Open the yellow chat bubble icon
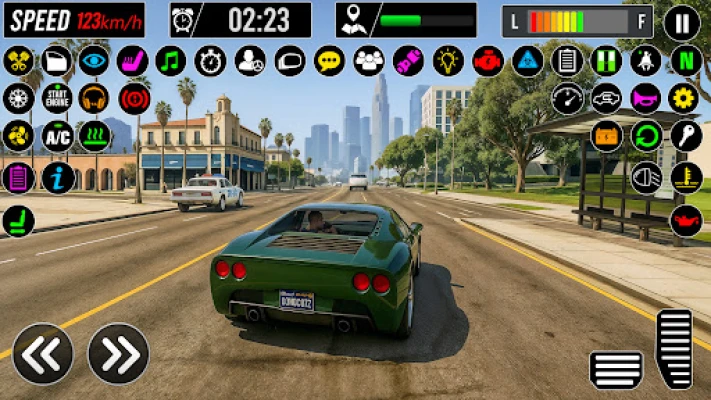The height and width of the screenshot is (400, 711). click(x=329, y=60)
